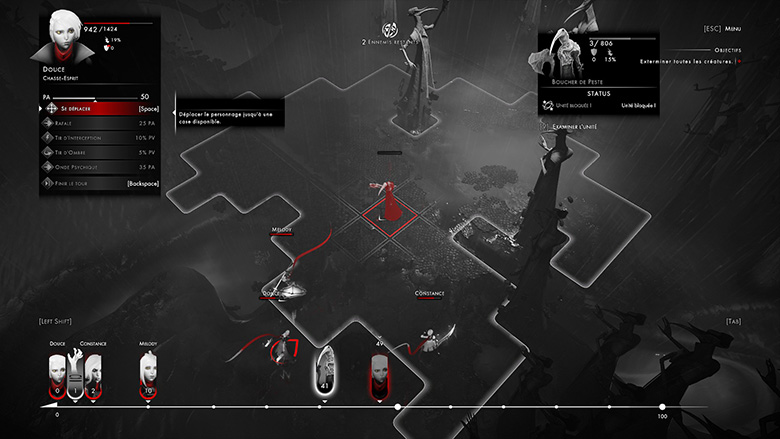Viewport: 780px width, 439px height.
Task: Click the Unité bloquée status icon
Action: (548, 104)
